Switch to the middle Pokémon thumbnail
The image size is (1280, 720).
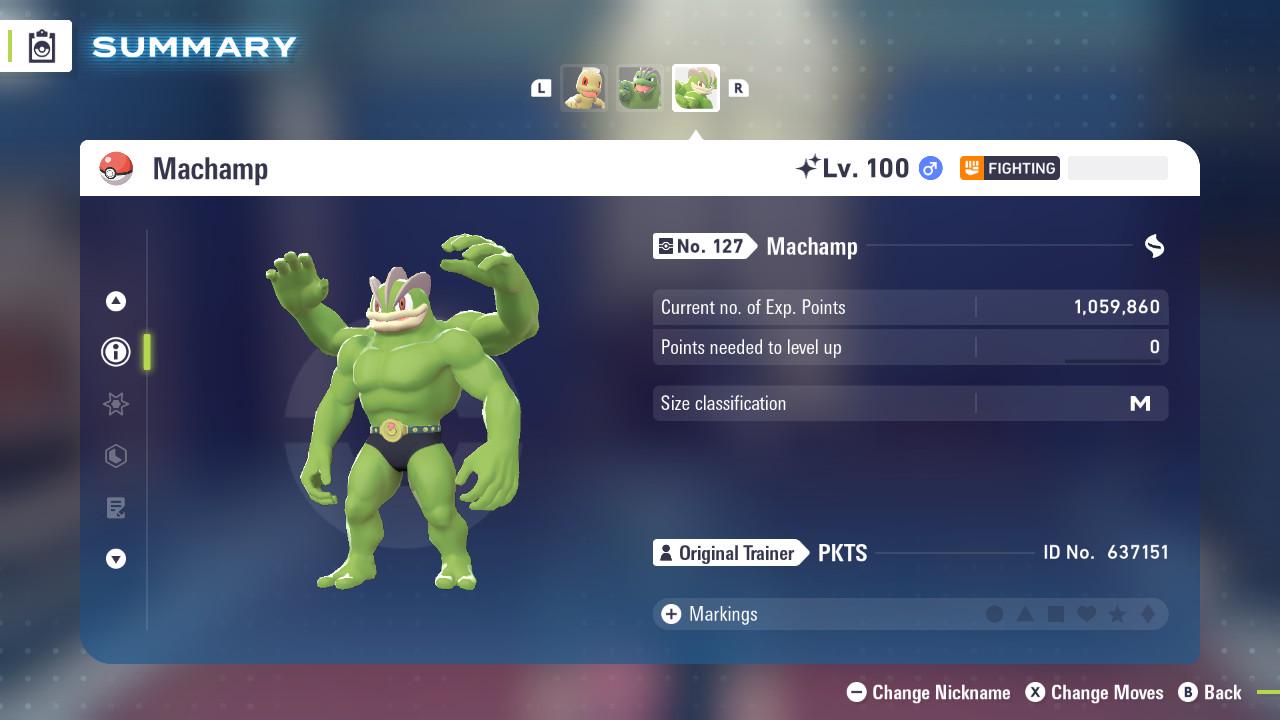tap(640, 88)
